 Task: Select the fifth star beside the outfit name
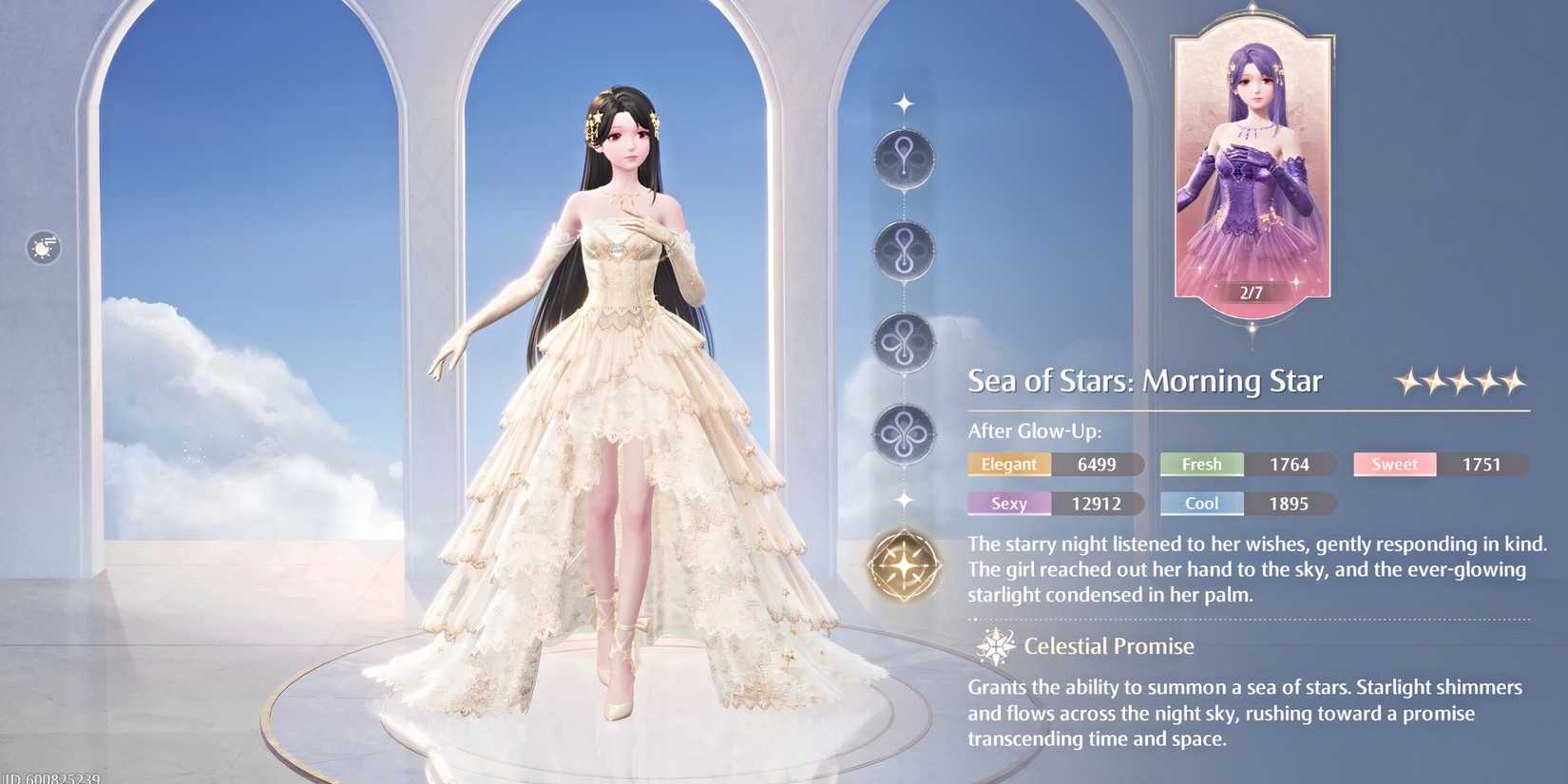click(1514, 379)
